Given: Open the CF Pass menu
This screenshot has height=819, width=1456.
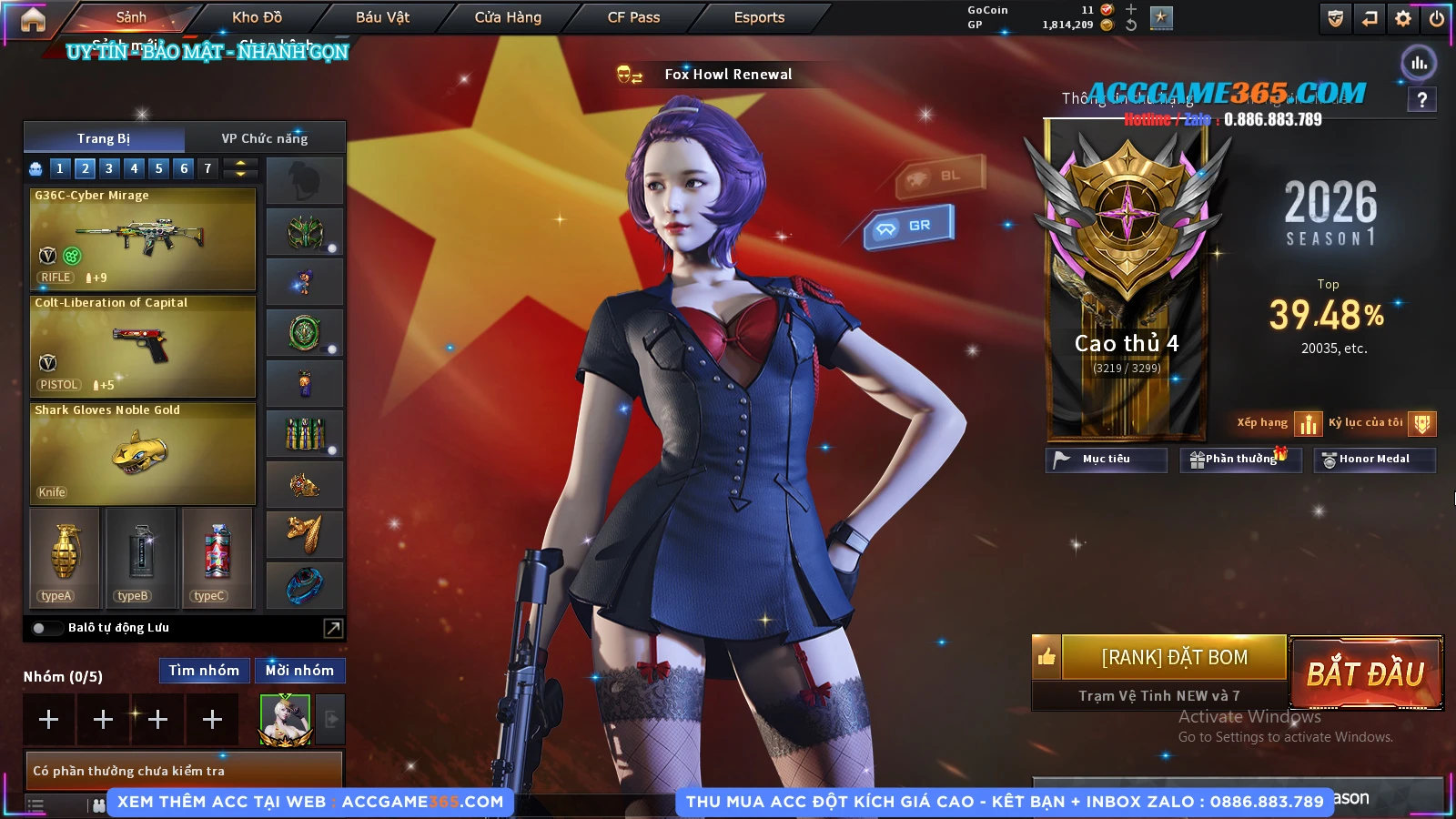Looking at the screenshot, I should (x=633, y=17).
